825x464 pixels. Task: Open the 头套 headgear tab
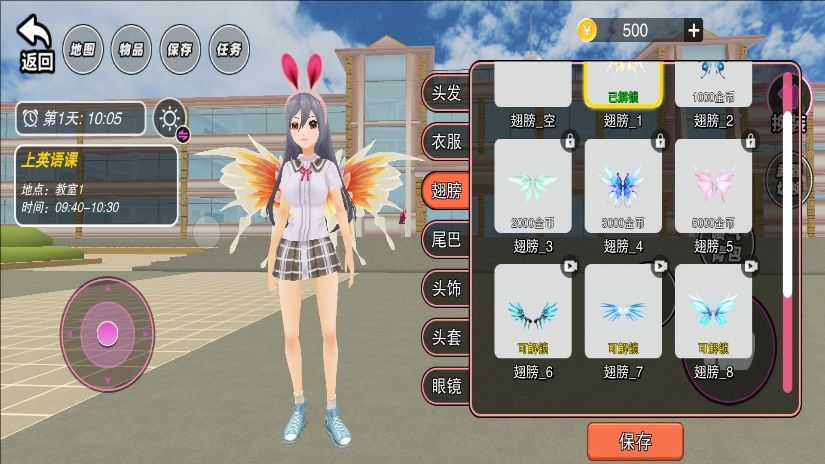446,337
